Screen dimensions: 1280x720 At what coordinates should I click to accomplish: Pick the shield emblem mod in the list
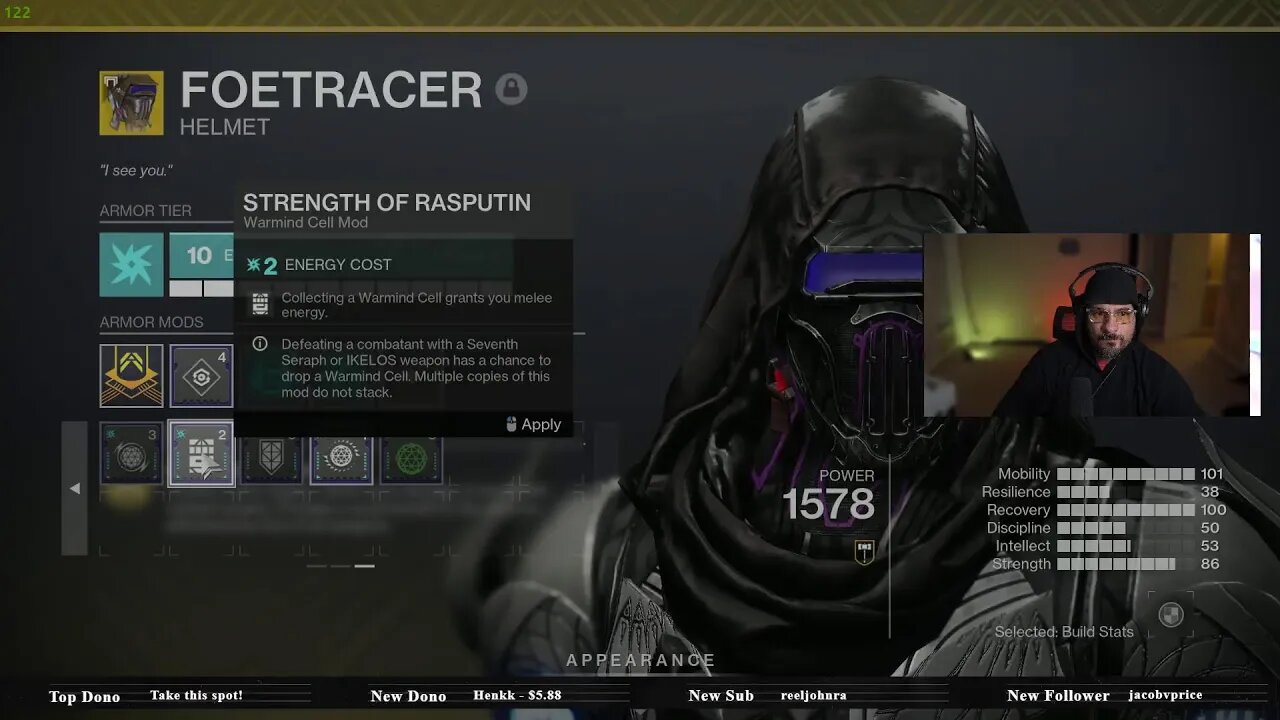(271, 456)
